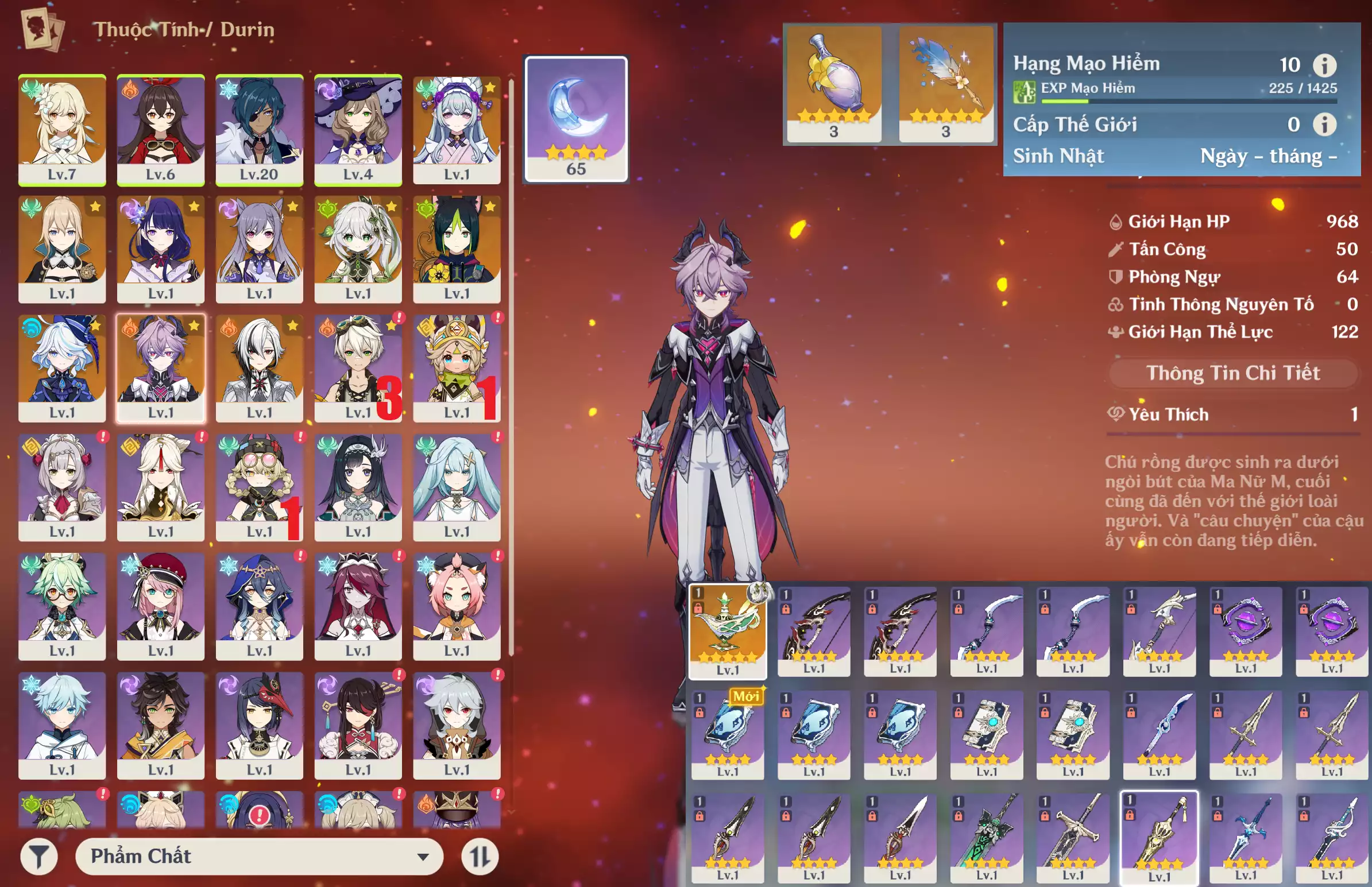This screenshot has width=1372, height=887.
Task: Choose the five-star golden lamp weapon
Action: (x=728, y=631)
